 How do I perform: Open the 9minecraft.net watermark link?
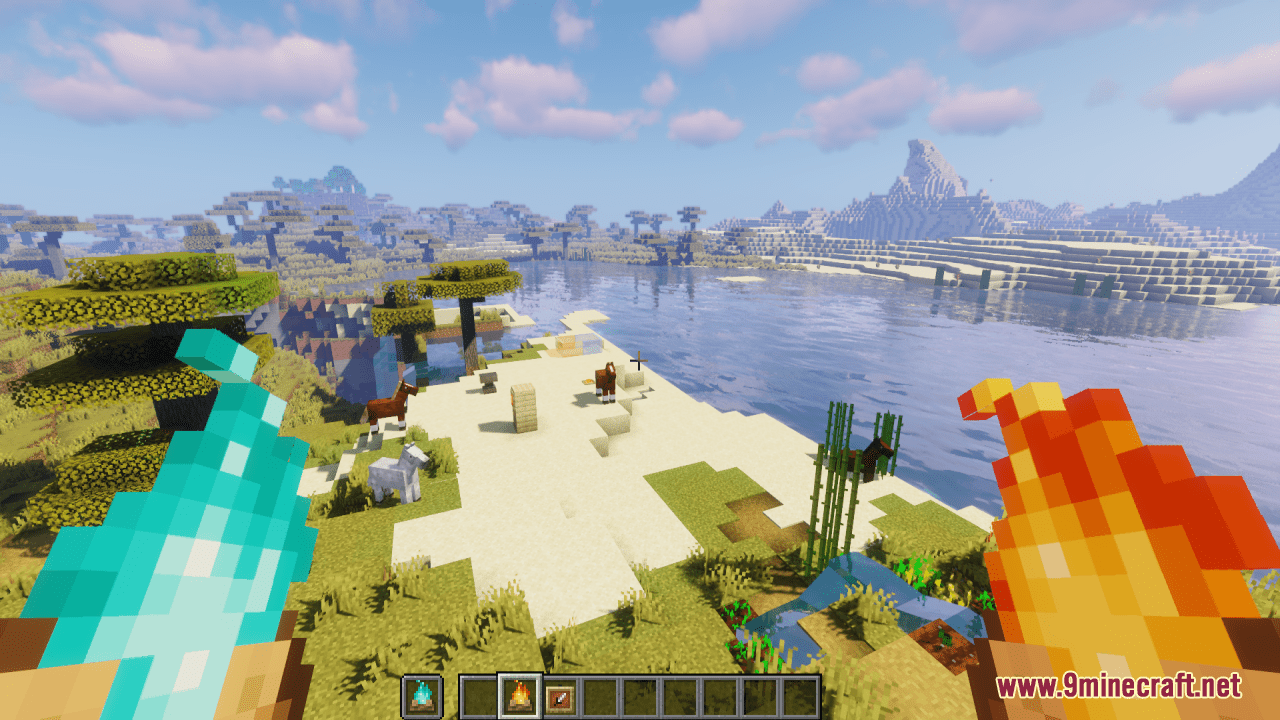(x=1118, y=686)
